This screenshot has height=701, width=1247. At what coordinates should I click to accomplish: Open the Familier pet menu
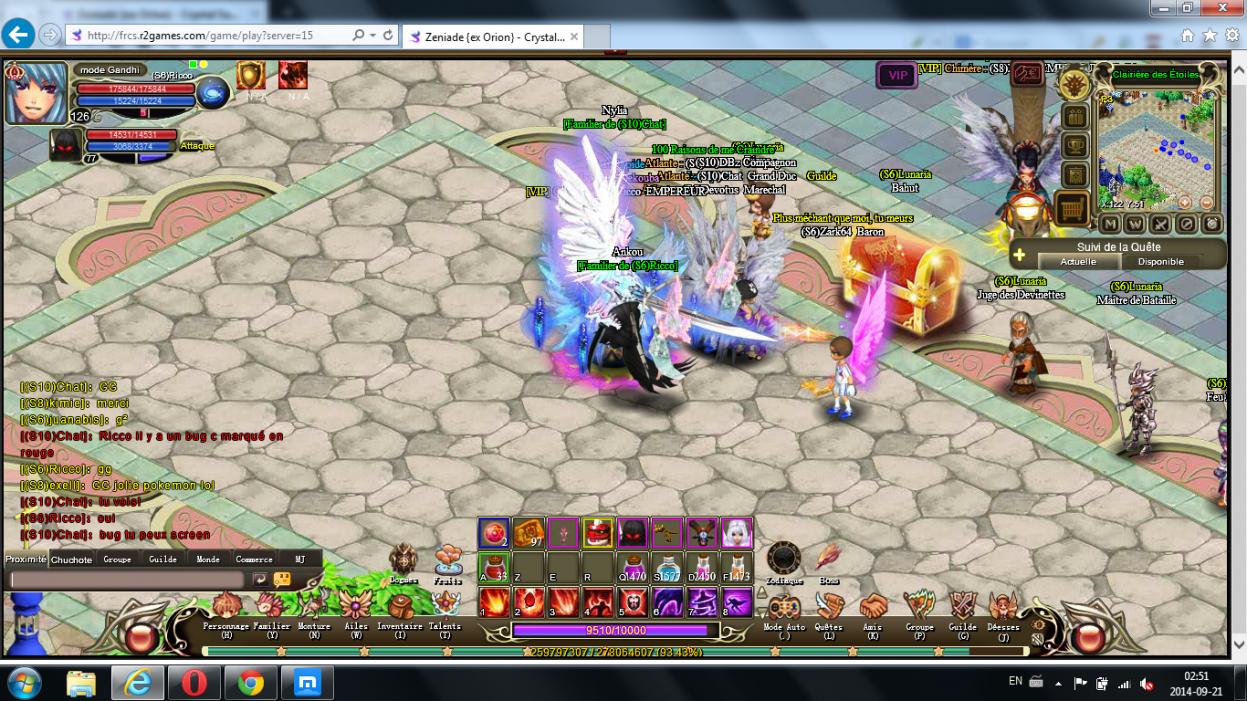tap(271, 608)
